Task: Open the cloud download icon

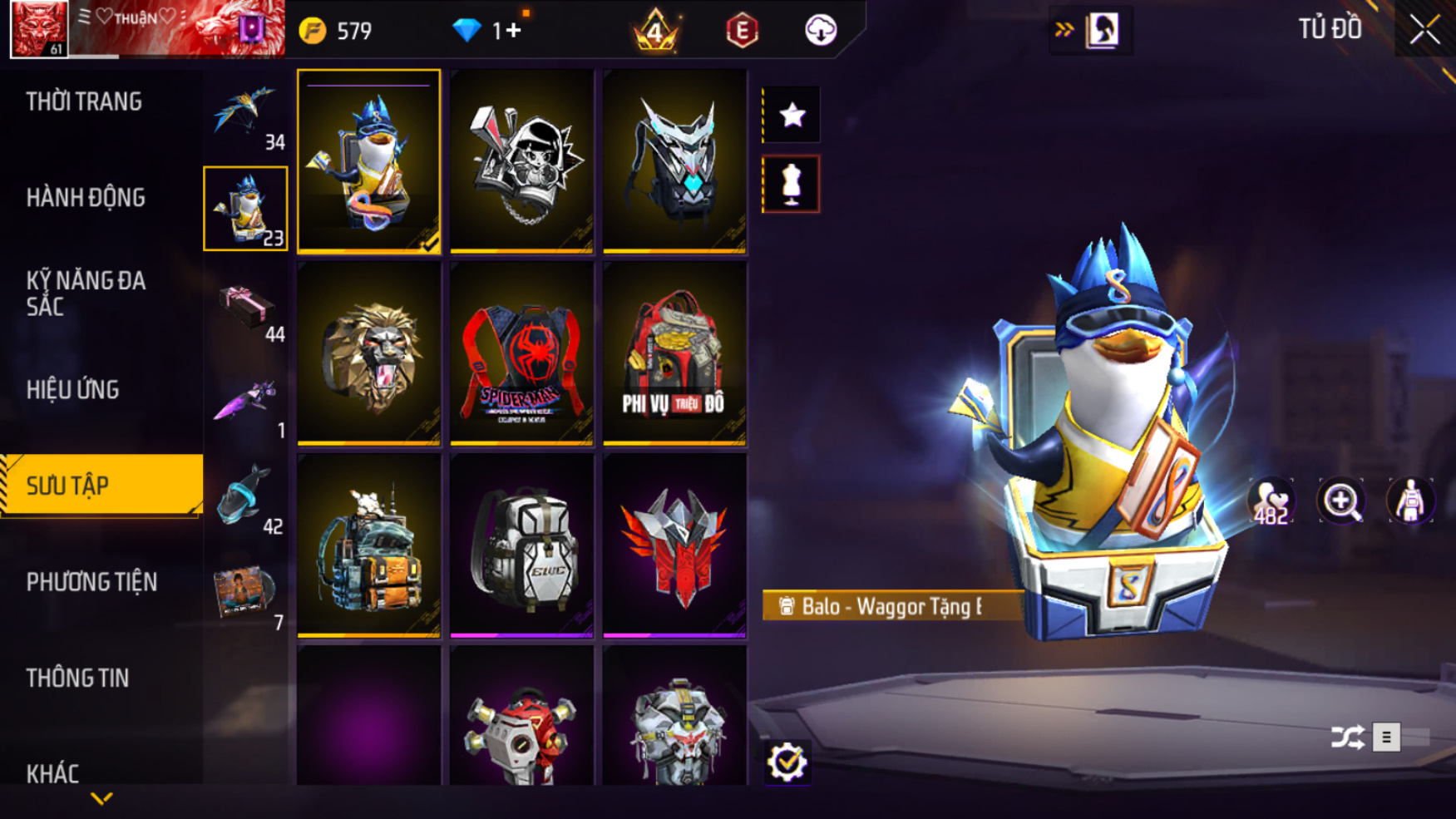Action: point(821,31)
